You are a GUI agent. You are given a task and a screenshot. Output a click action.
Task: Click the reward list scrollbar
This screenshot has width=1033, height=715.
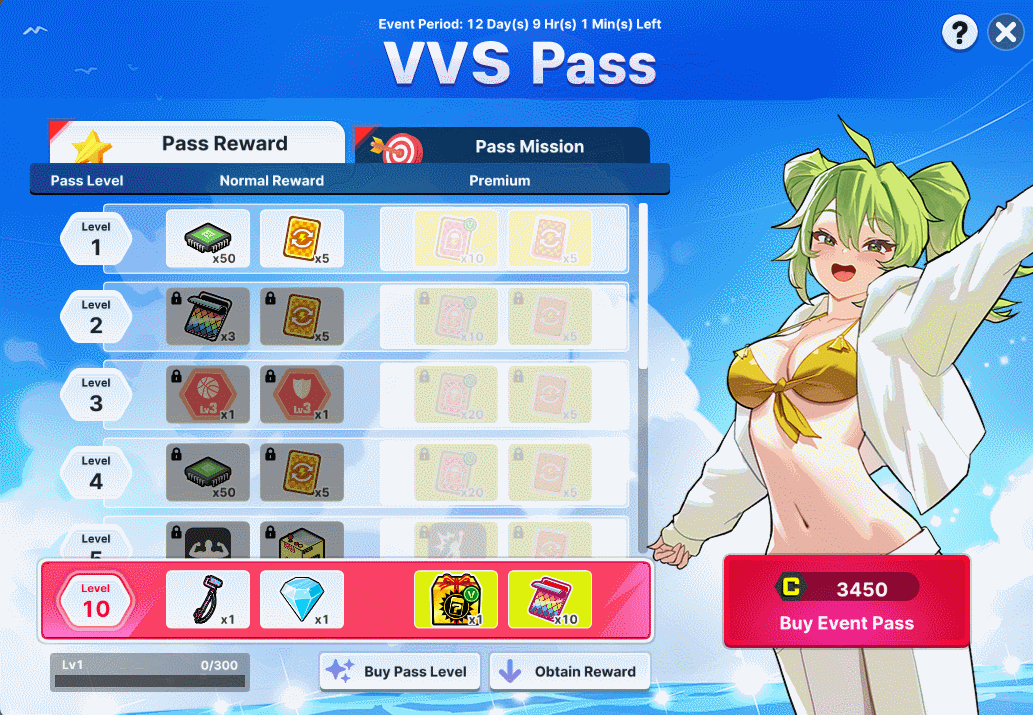(643, 285)
